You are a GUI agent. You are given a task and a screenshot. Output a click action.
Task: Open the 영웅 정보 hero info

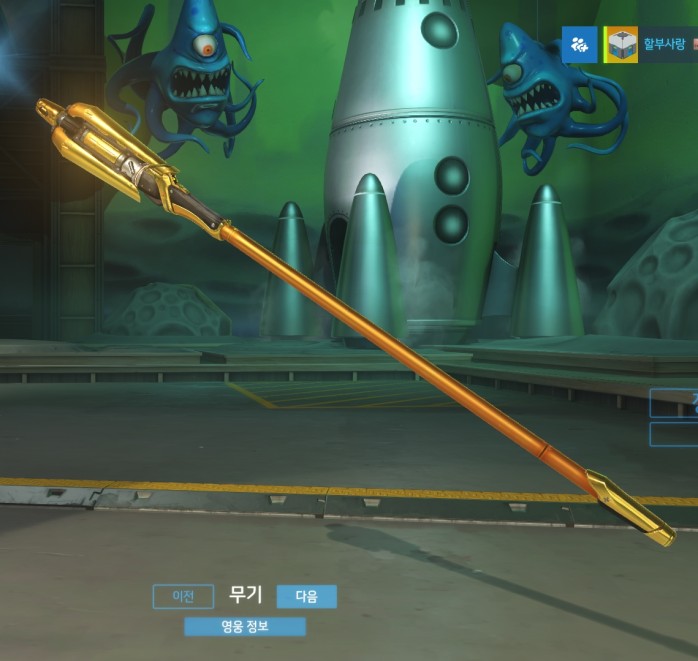pos(245,627)
